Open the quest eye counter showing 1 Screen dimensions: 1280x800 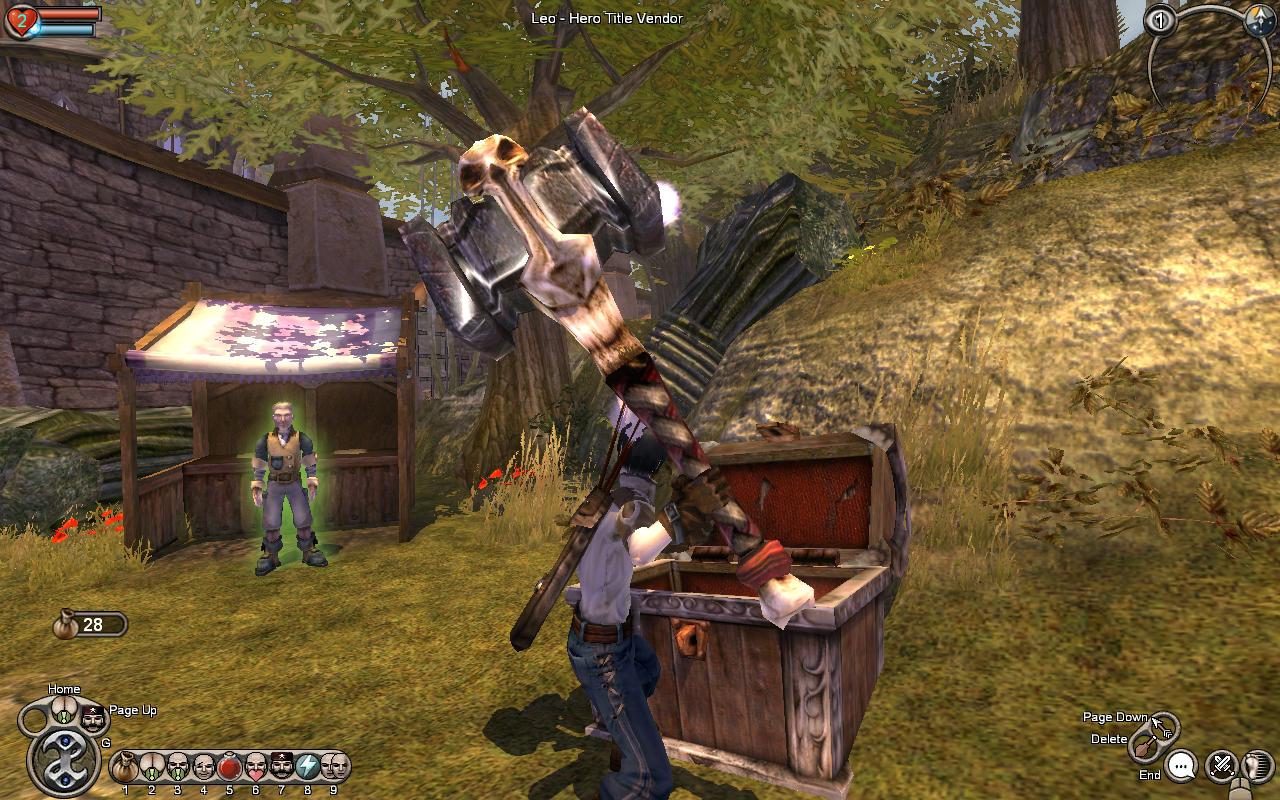(x=1161, y=21)
